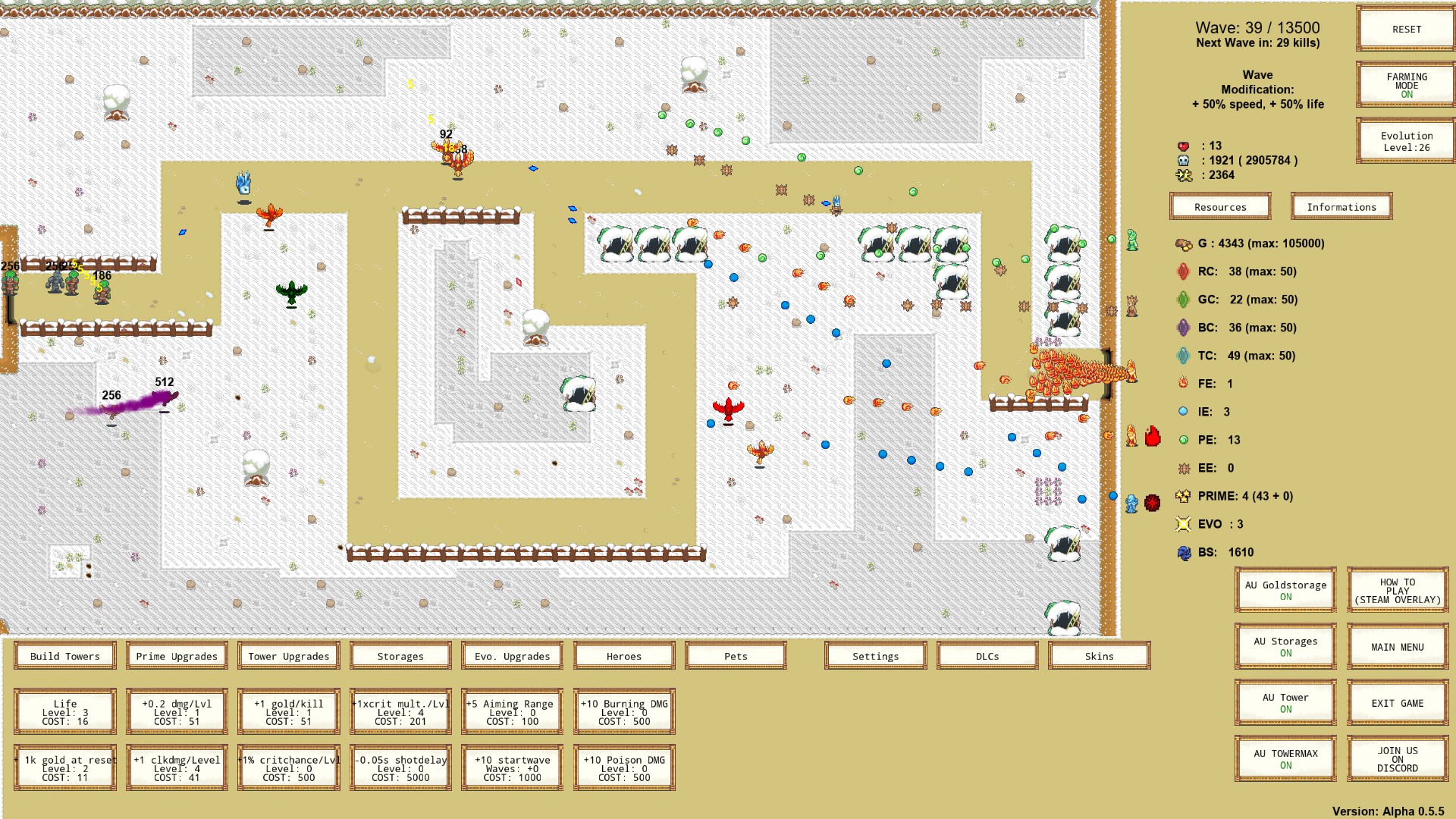Click the BS blue orb icon
1456x819 pixels.
[x=1183, y=552]
